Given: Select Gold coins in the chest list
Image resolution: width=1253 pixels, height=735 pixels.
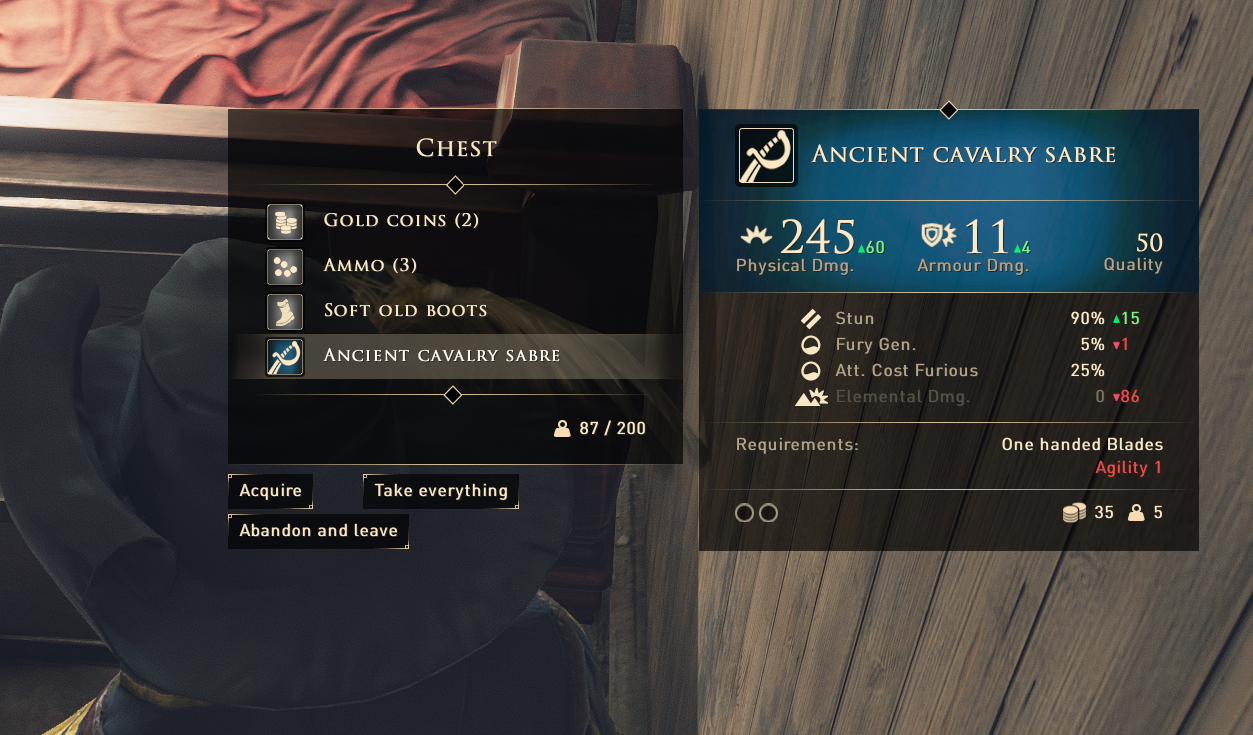Looking at the screenshot, I should point(401,221).
